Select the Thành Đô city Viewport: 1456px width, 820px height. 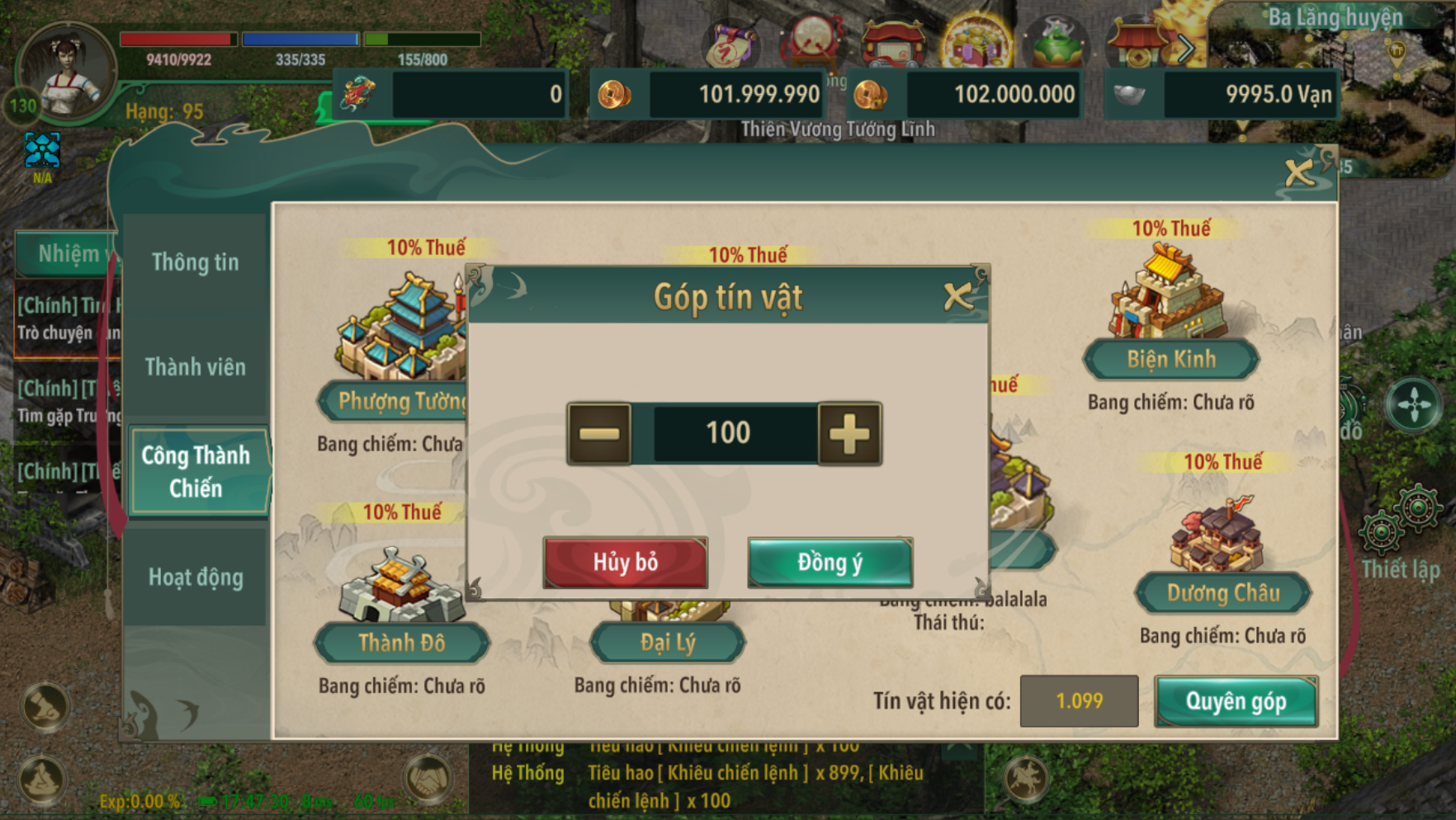(x=402, y=643)
